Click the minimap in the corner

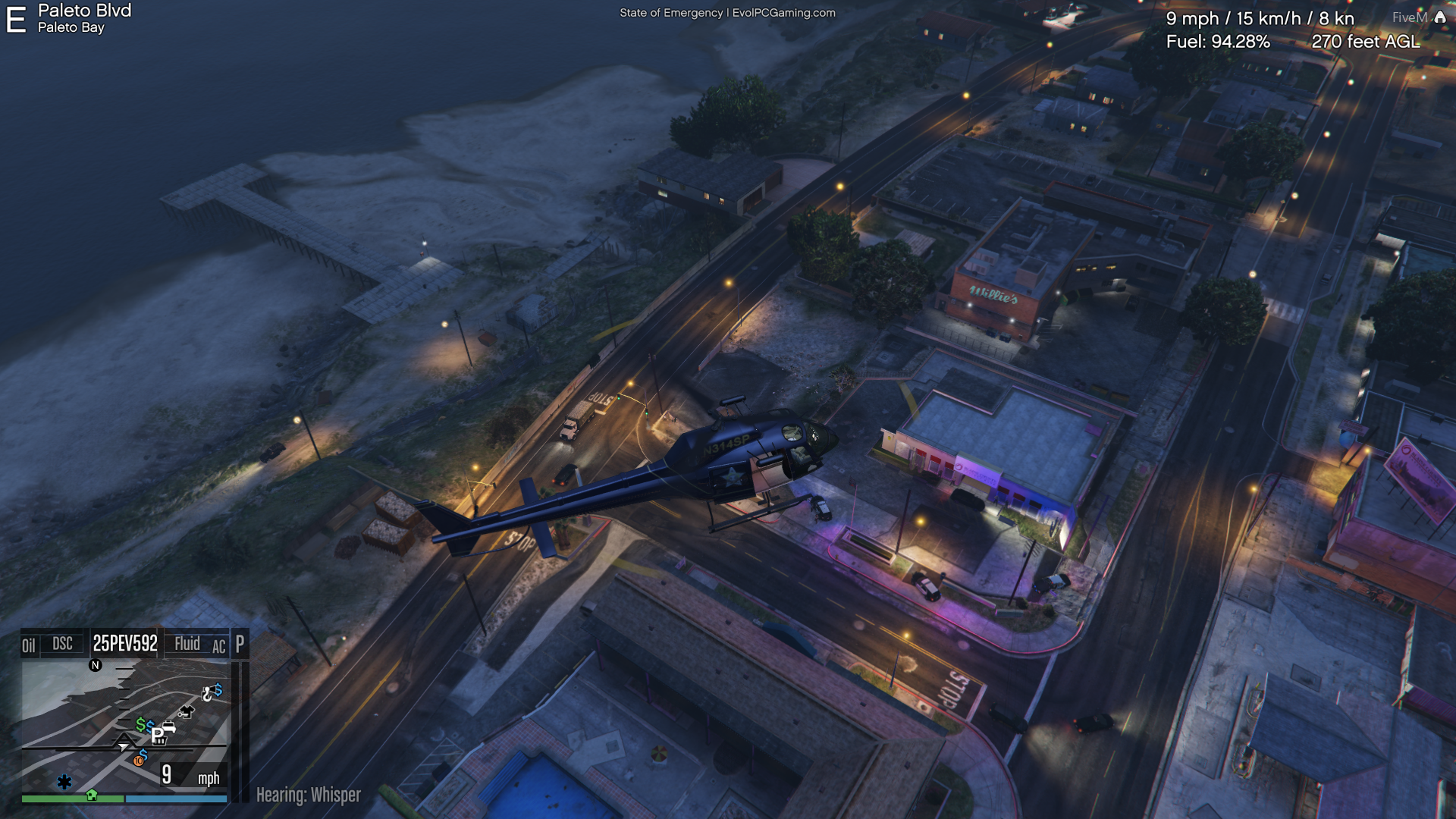(x=125, y=726)
